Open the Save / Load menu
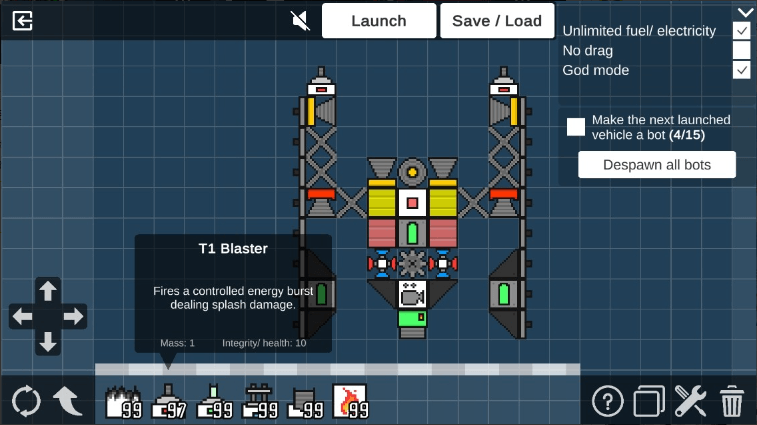 [x=497, y=20]
